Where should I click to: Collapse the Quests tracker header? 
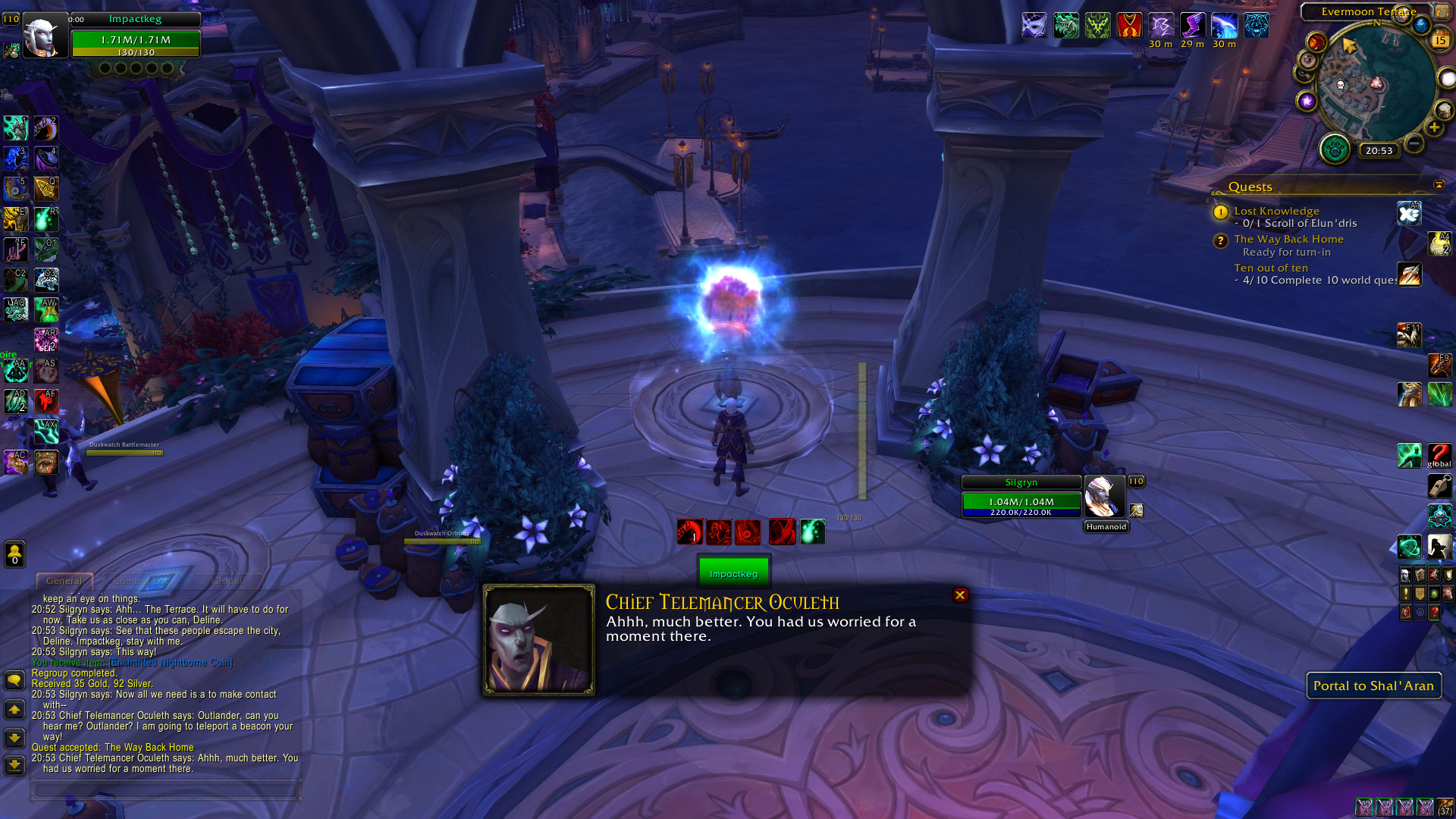pyautogui.click(x=1439, y=185)
